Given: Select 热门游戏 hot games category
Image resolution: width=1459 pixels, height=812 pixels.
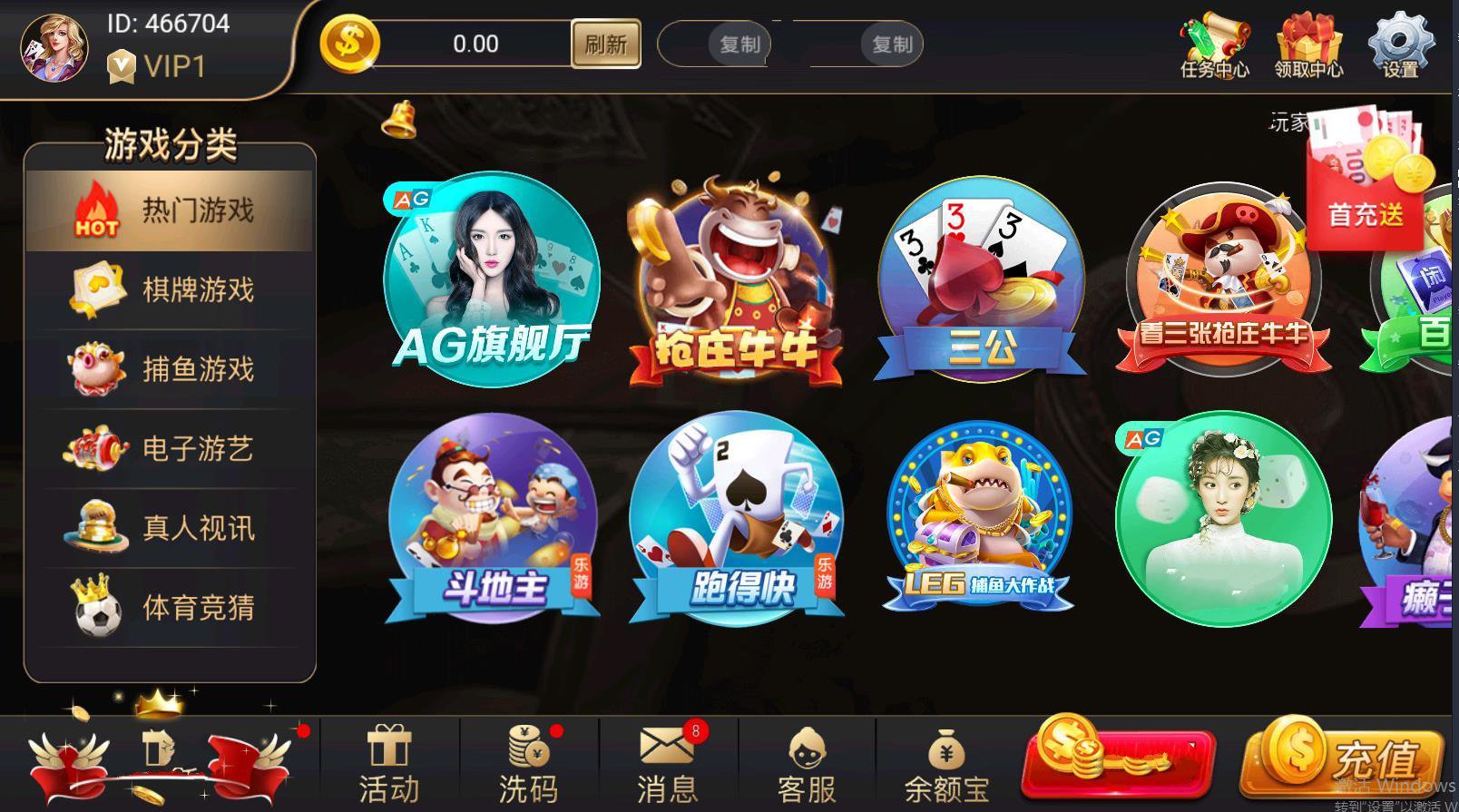Looking at the screenshot, I should (x=170, y=211).
